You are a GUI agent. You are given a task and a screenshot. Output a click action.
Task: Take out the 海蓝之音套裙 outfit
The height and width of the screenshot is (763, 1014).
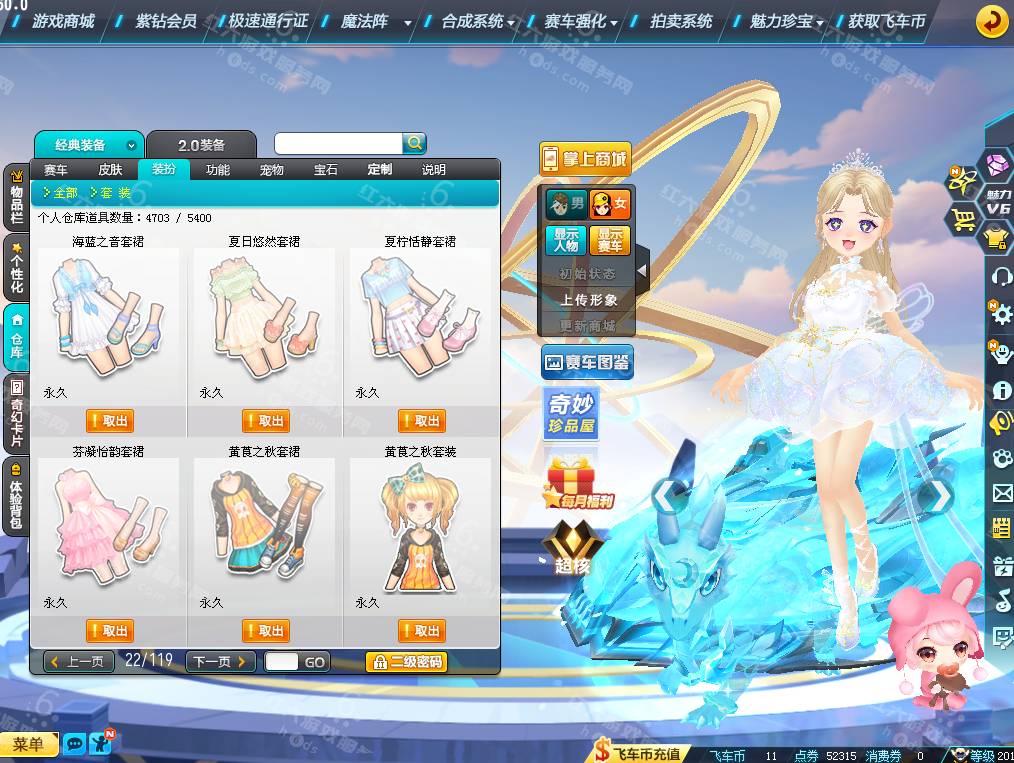tap(109, 421)
